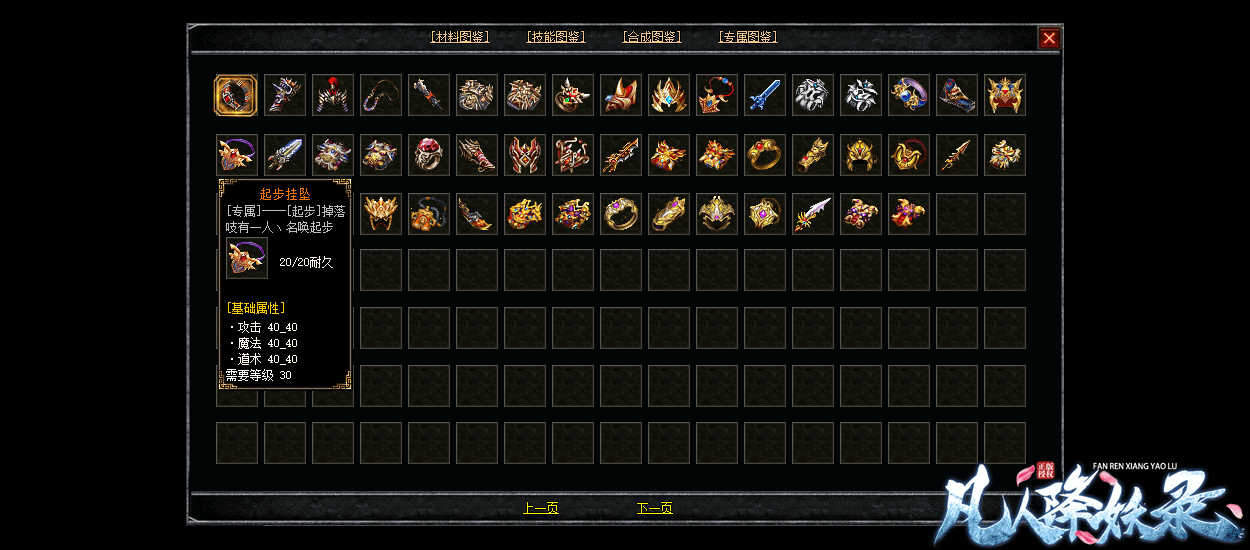Switch to the 材料图鉴 tab
The height and width of the screenshot is (550, 1250).
459,37
